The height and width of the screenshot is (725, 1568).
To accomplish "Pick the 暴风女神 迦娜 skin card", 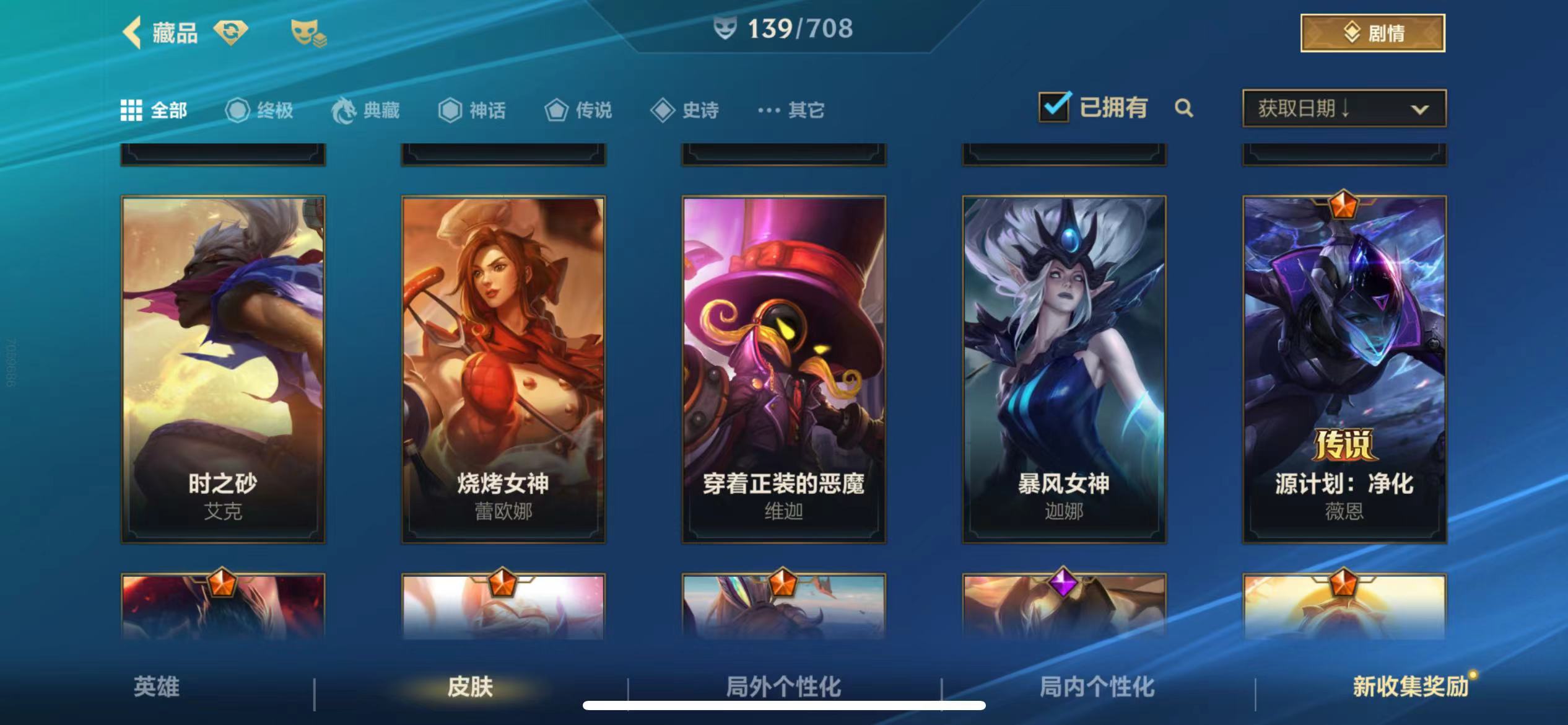I will coord(1064,369).
